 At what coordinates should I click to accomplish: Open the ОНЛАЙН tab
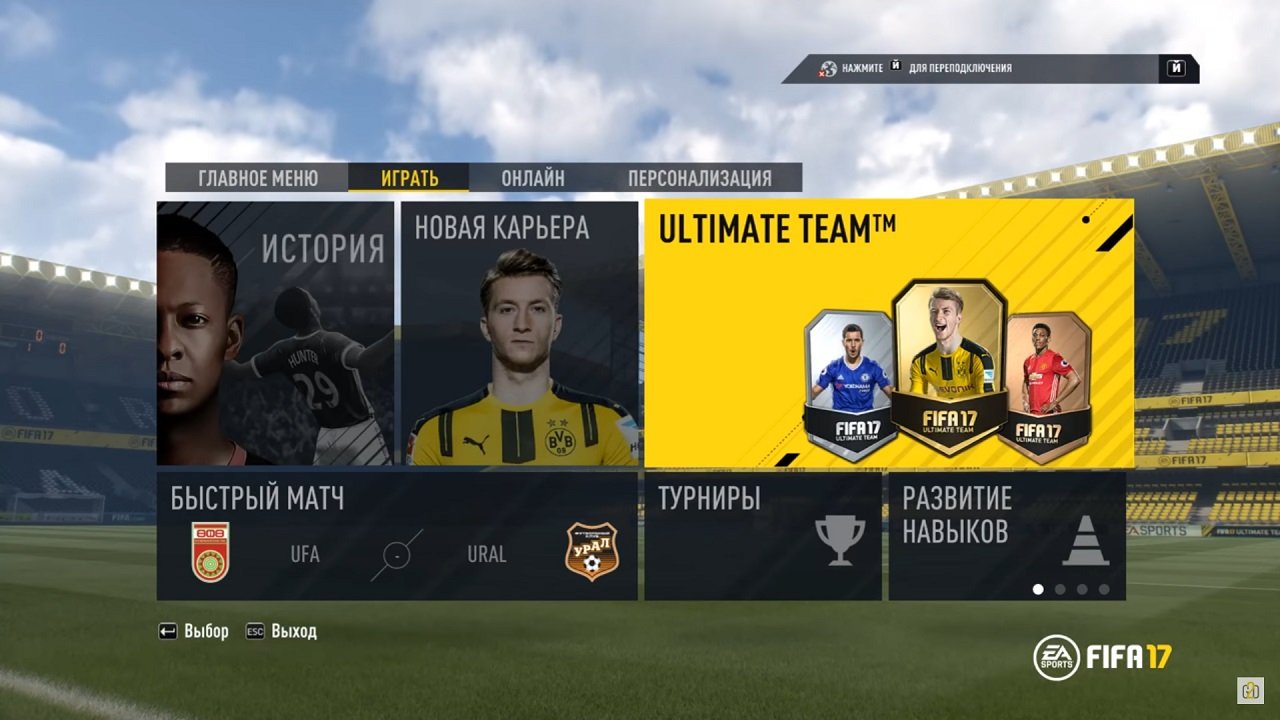pyautogui.click(x=532, y=177)
